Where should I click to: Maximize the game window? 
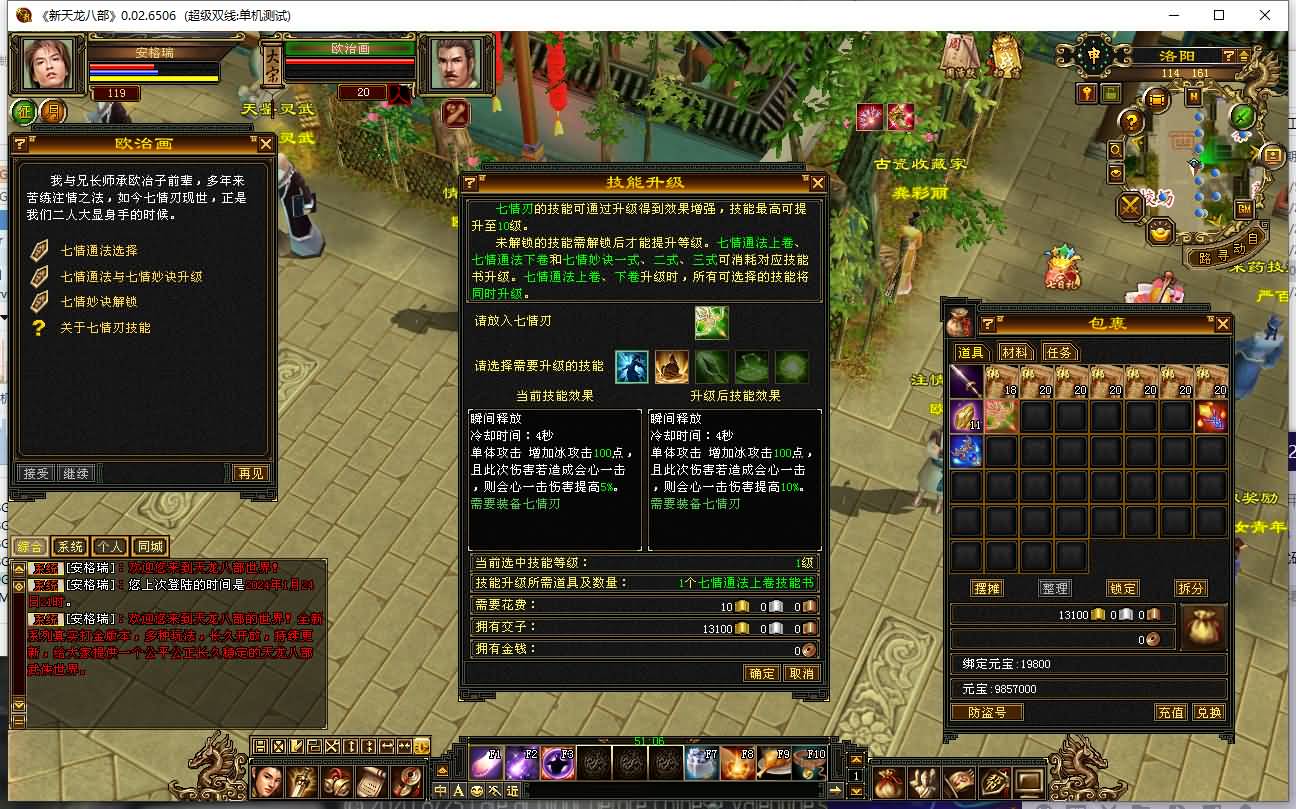point(1219,15)
